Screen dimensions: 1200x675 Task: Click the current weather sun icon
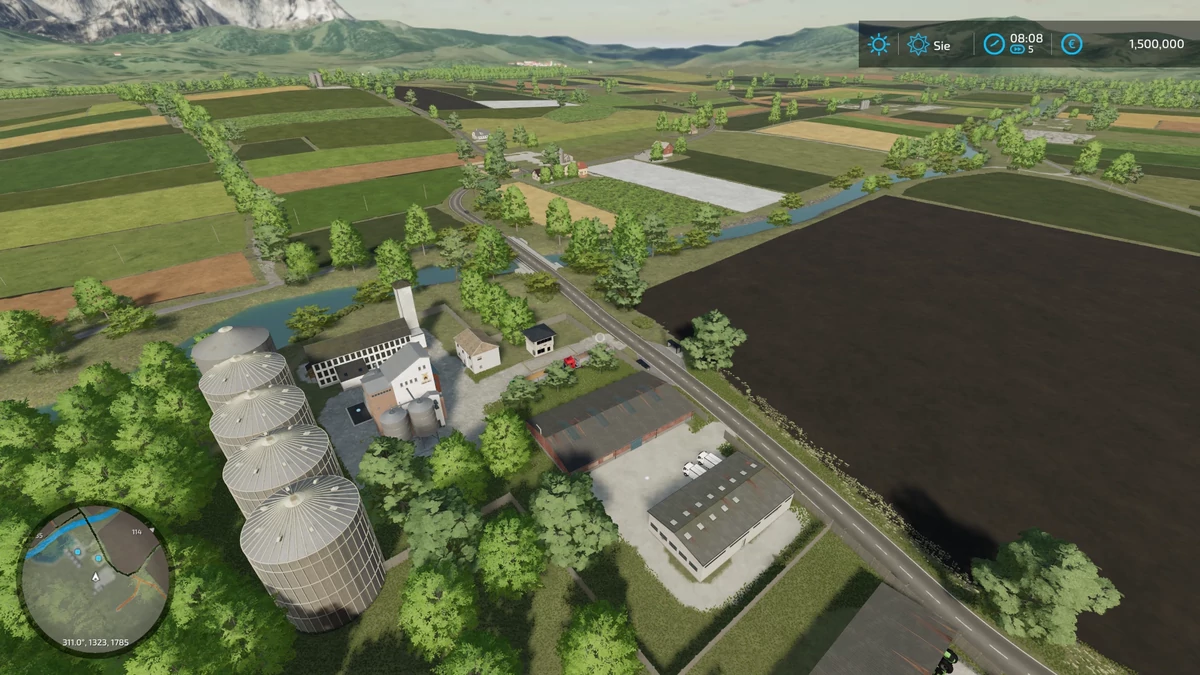pyautogui.click(x=878, y=44)
